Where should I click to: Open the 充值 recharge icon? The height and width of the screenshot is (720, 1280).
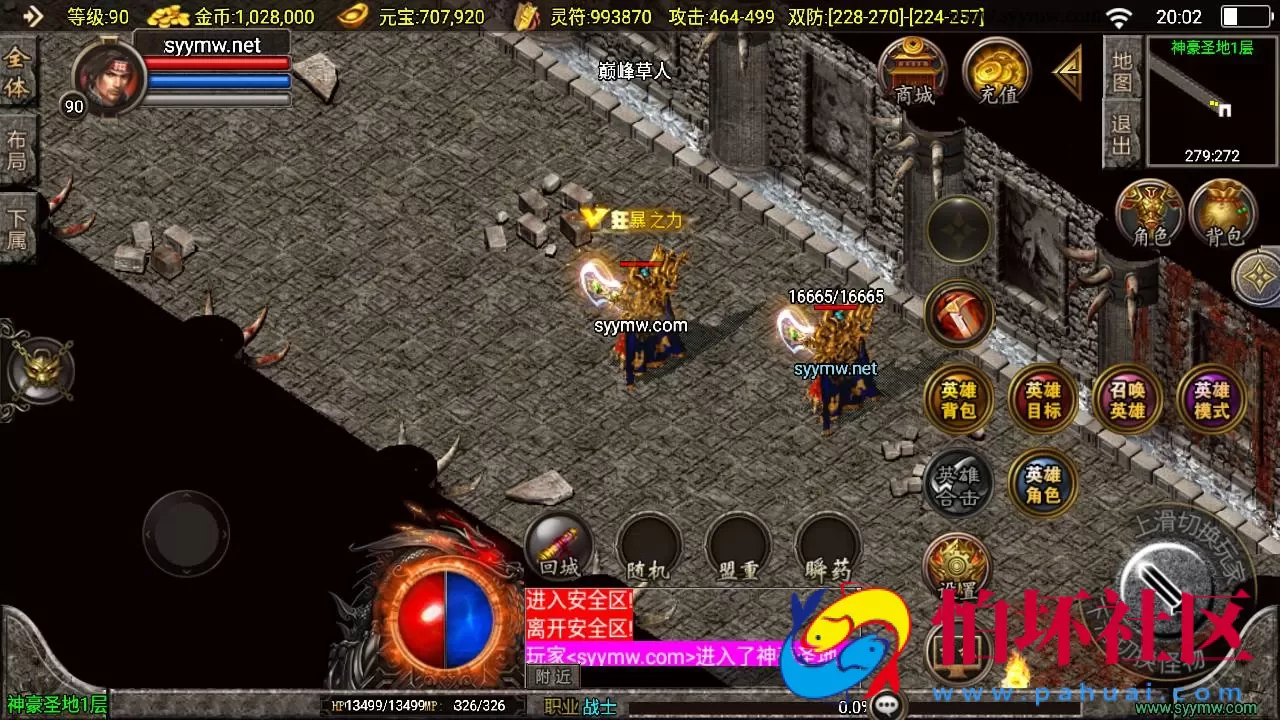click(995, 70)
